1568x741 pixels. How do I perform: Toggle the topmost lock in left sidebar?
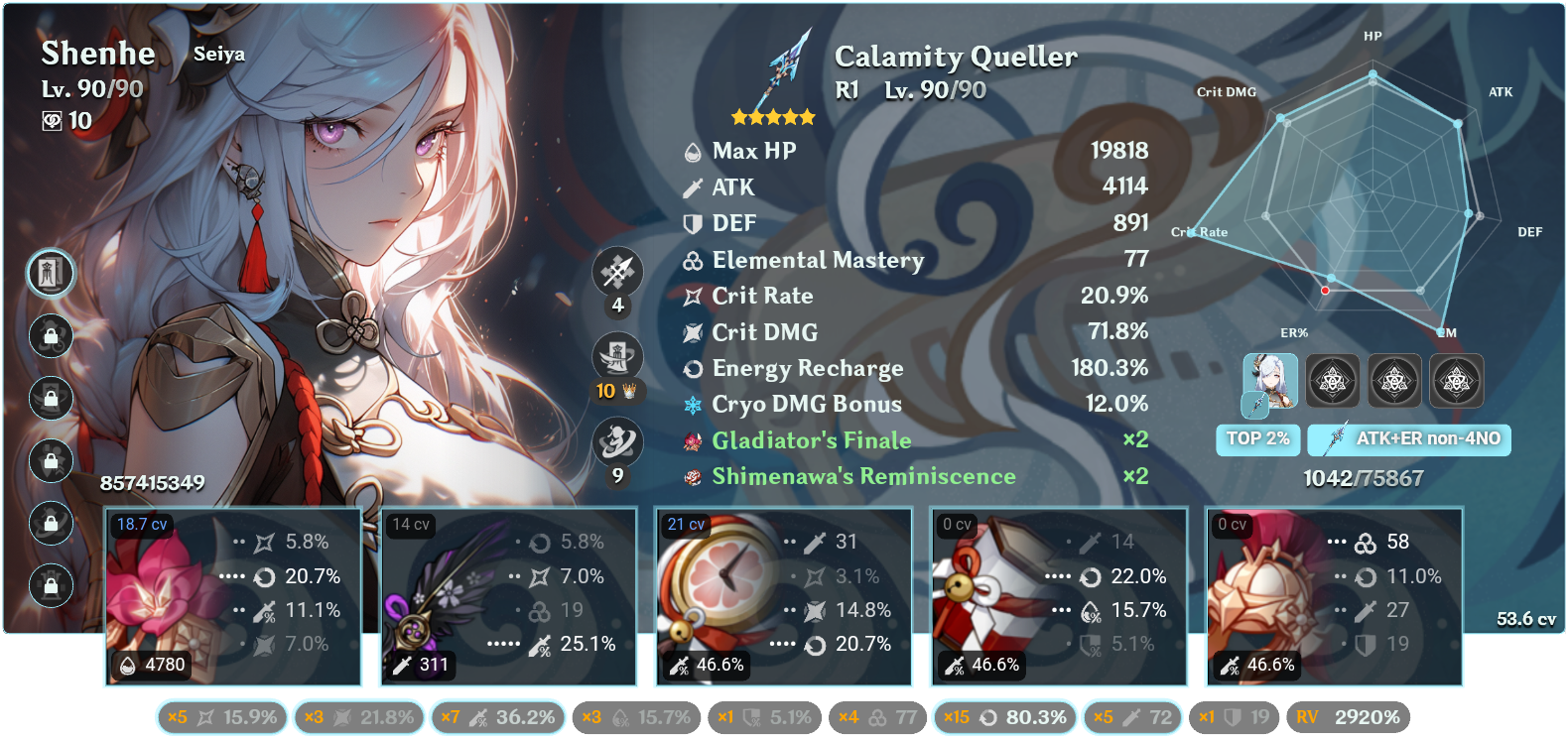pyautogui.click(x=50, y=336)
